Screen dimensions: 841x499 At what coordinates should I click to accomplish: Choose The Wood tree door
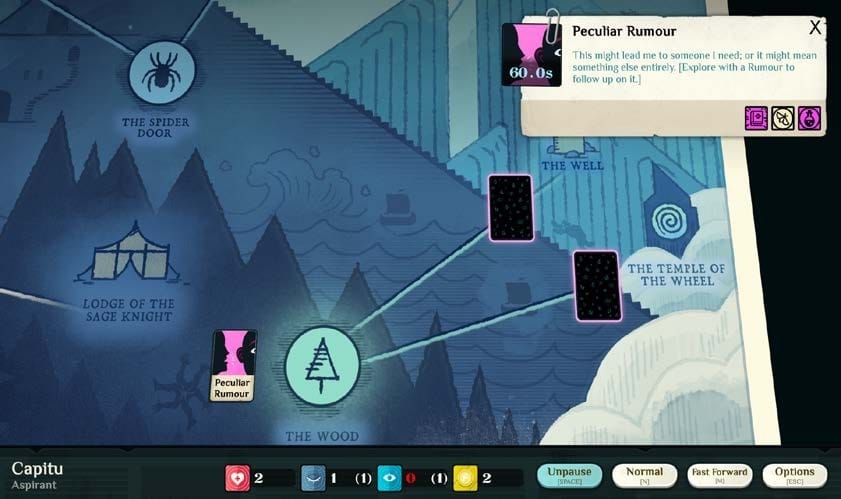point(322,364)
